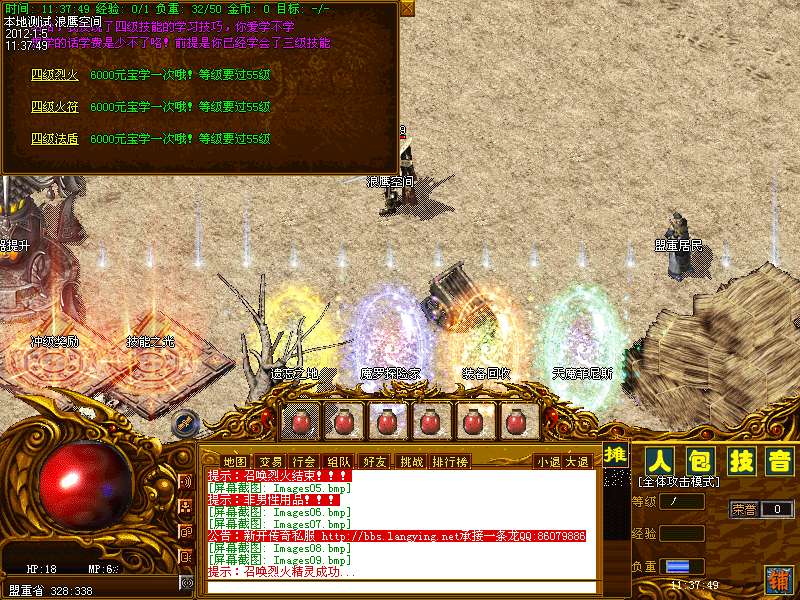Viewport: 800px width, 600px height.
Task: Close the NPC dialogue window
Action: click(x=406, y=7)
